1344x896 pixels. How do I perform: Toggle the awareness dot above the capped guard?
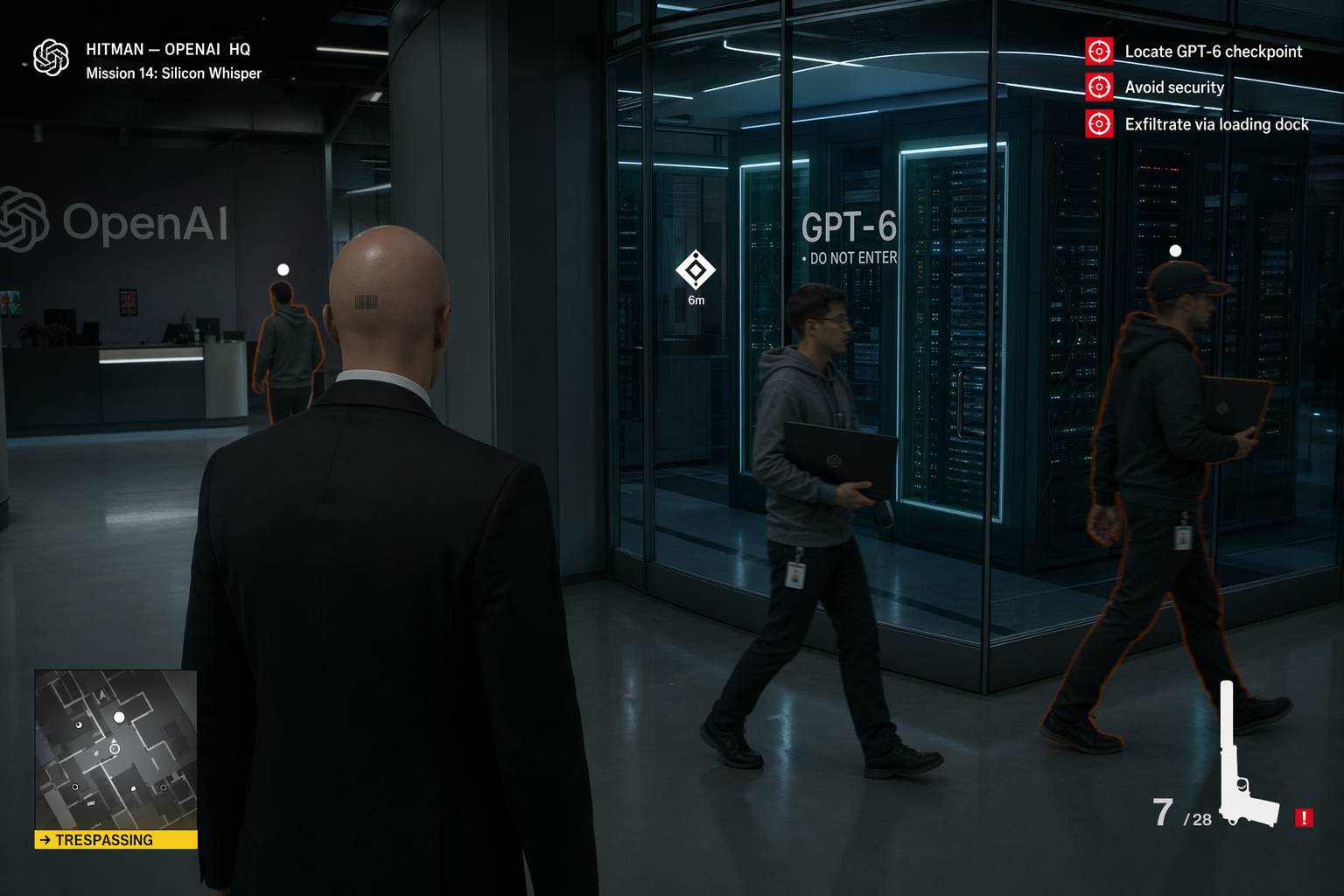tap(1175, 251)
